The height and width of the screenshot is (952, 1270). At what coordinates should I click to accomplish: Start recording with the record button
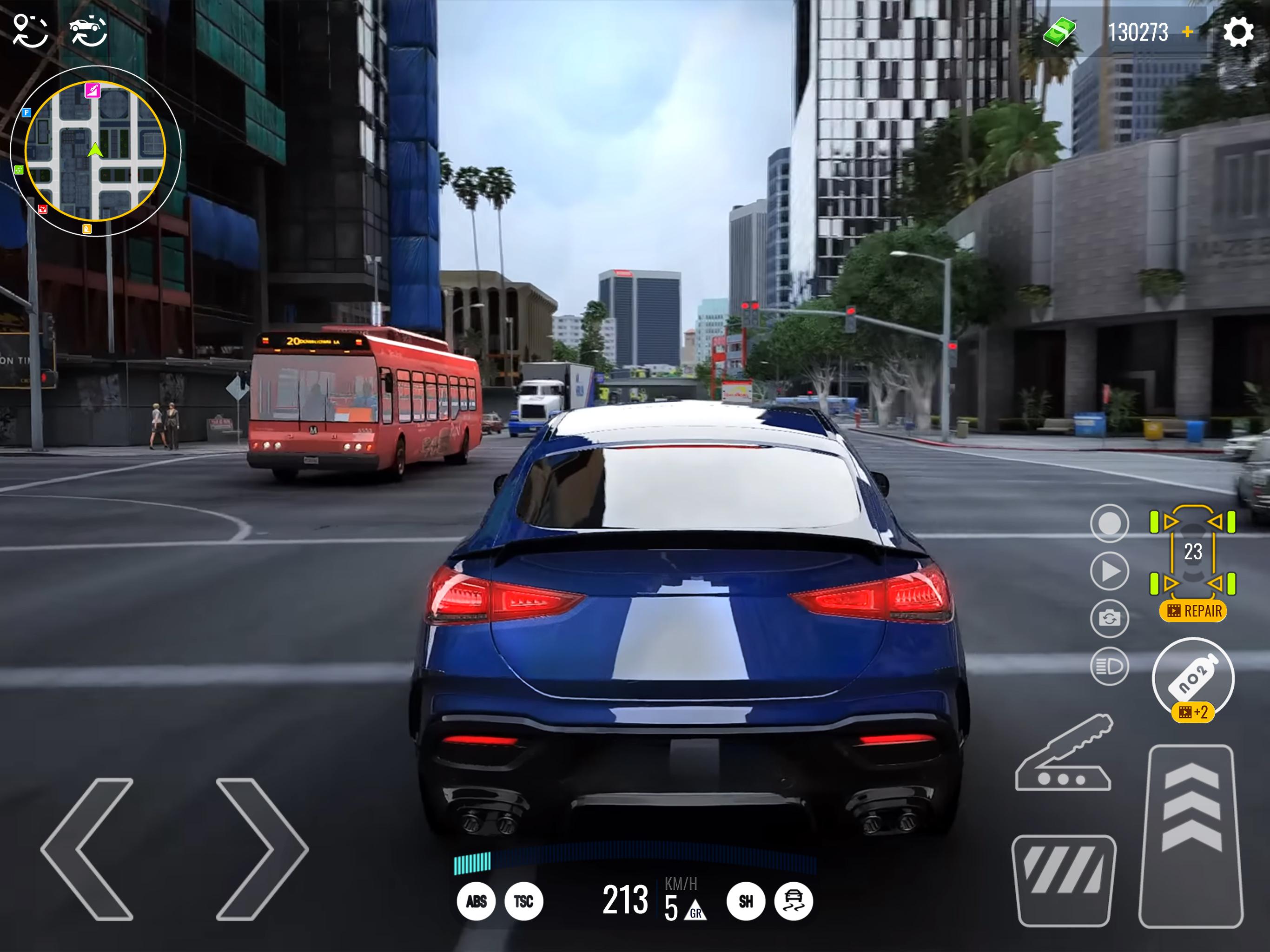click(x=1109, y=523)
